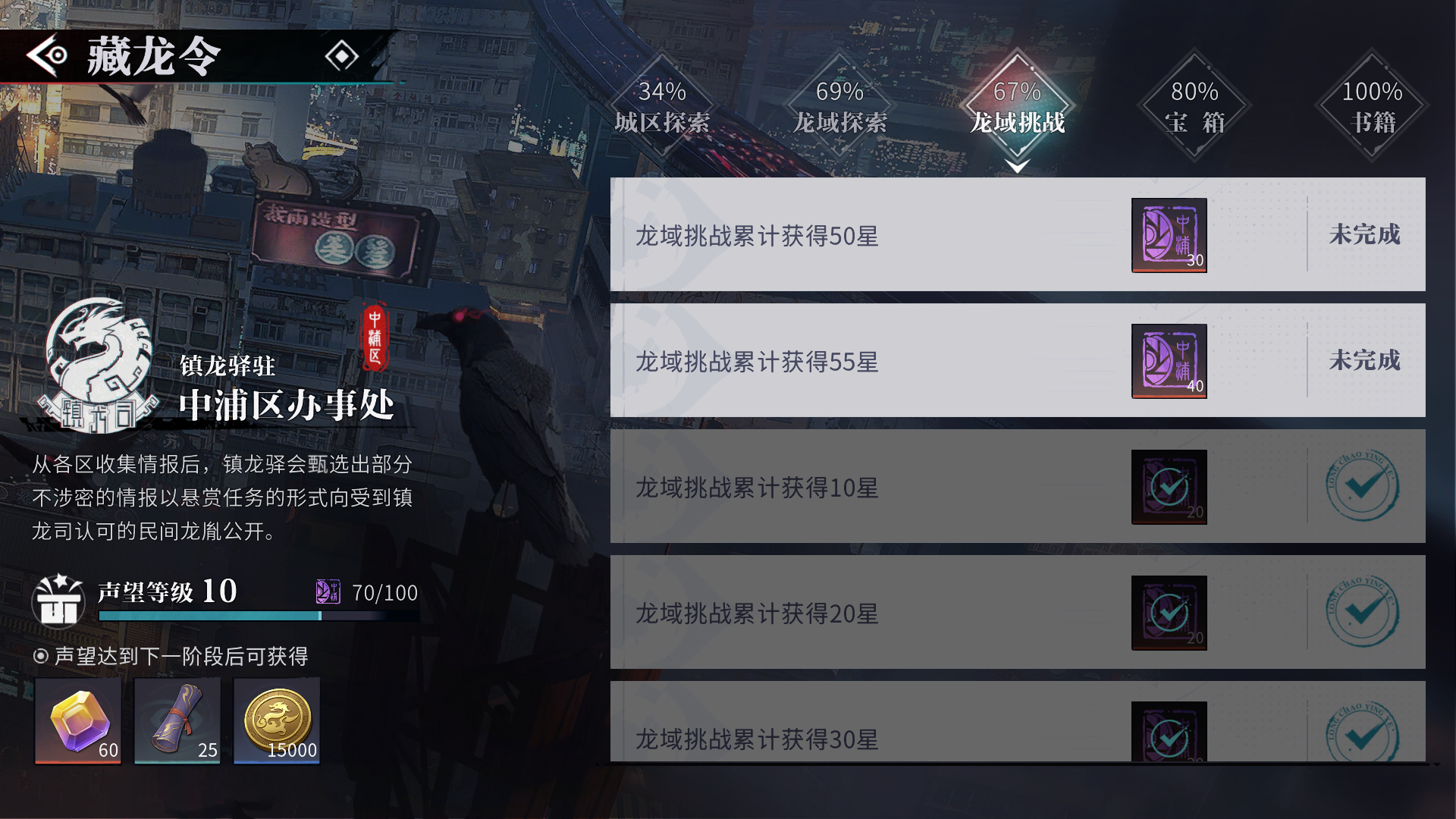Viewport: 1456px width, 819px height.
Task: Click the diamond icon beside the 藏龙令 title
Action: (x=343, y=55)
